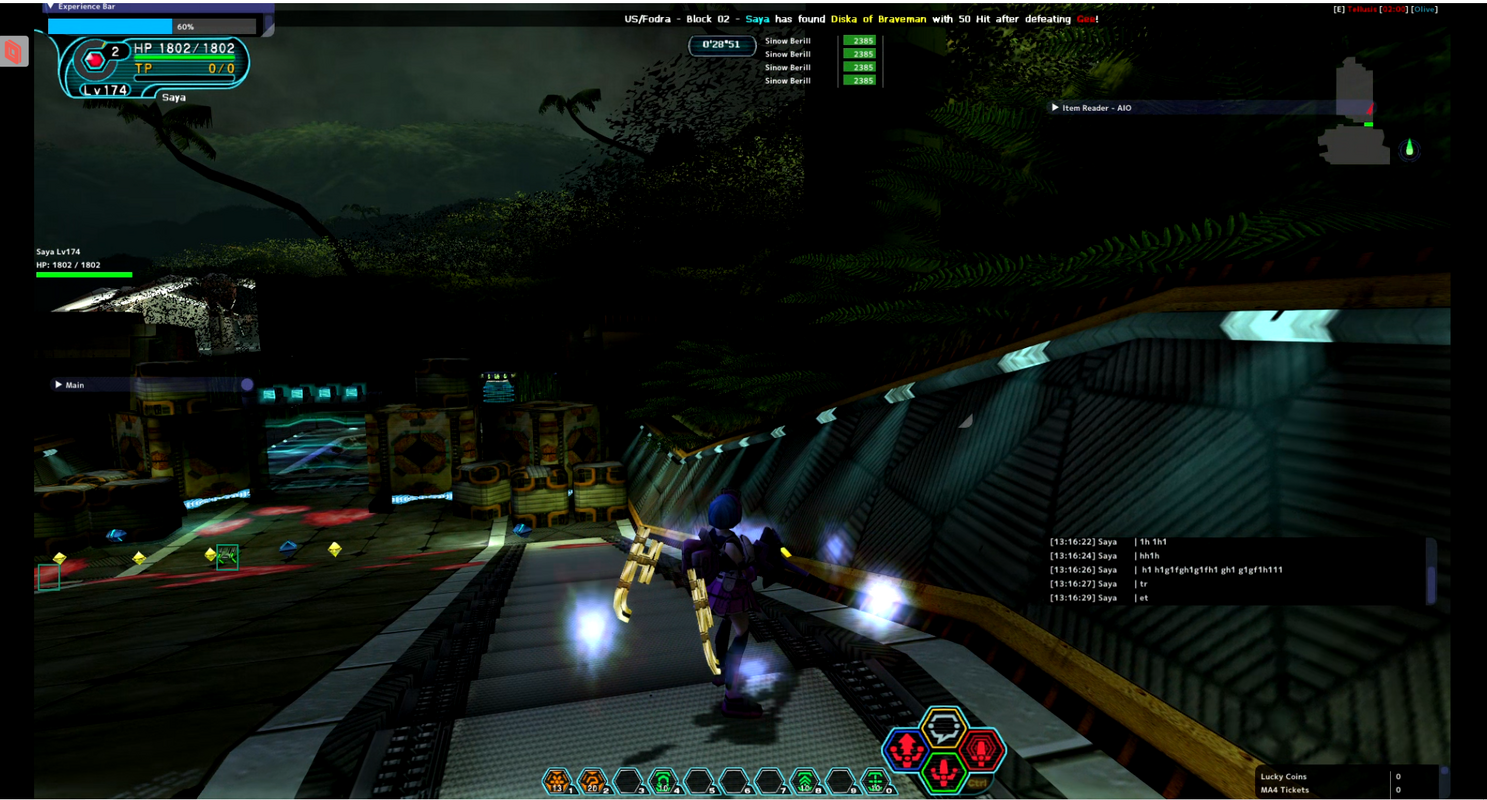1487x800 pixels.
Task: Activate the green chevron item in slot 8
Action: point(805,780)
